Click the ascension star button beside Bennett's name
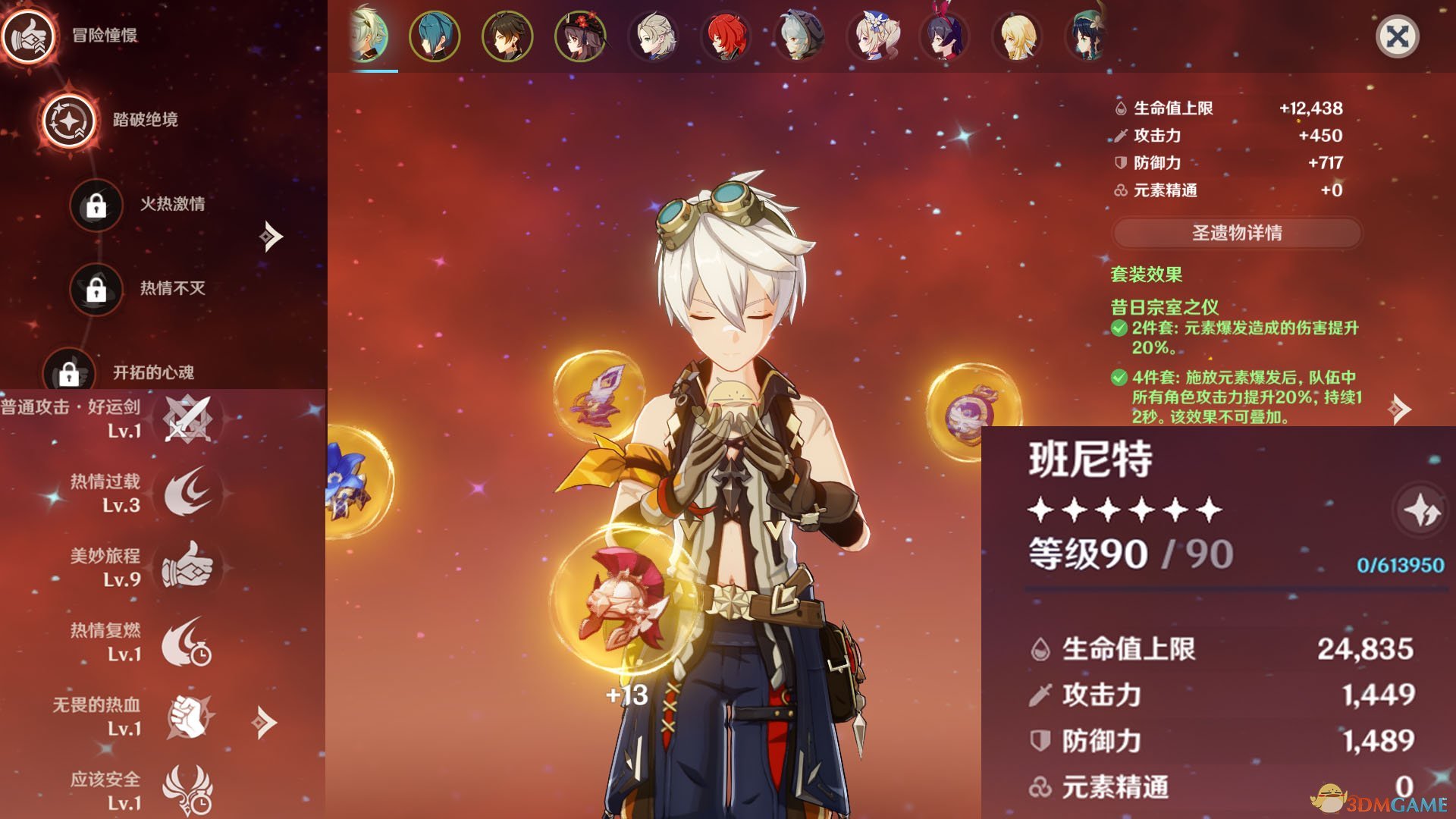 click(1420, 510)
